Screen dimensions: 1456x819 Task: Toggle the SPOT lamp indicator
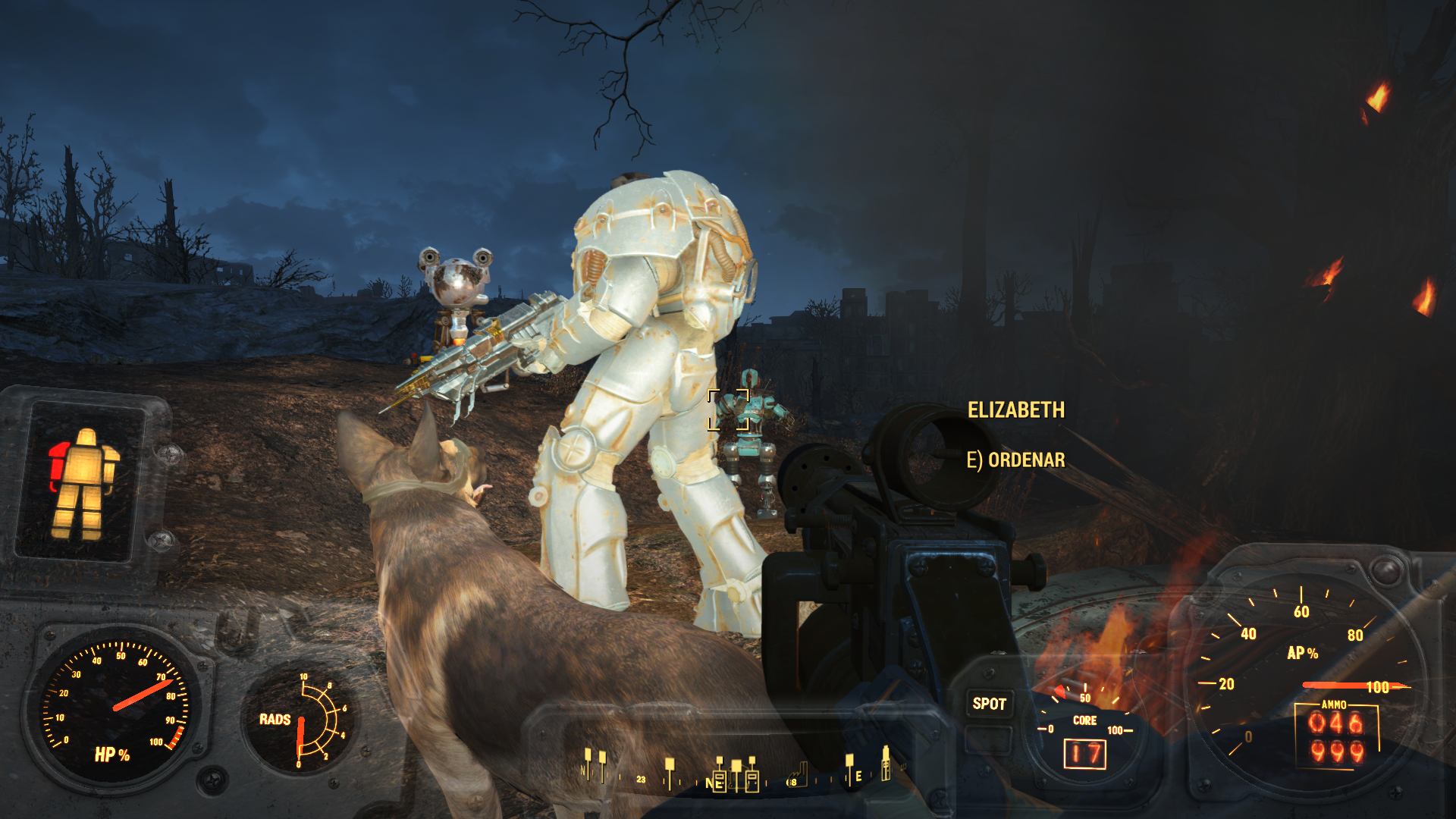point(989,704)
